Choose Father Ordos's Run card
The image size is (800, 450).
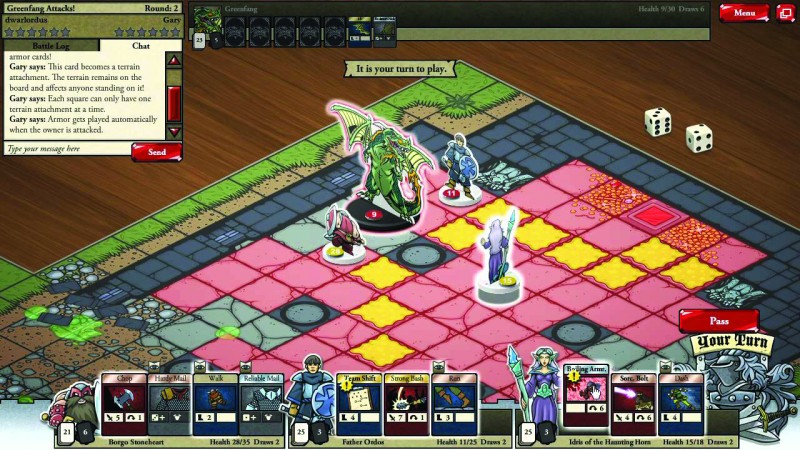[453, 405]
